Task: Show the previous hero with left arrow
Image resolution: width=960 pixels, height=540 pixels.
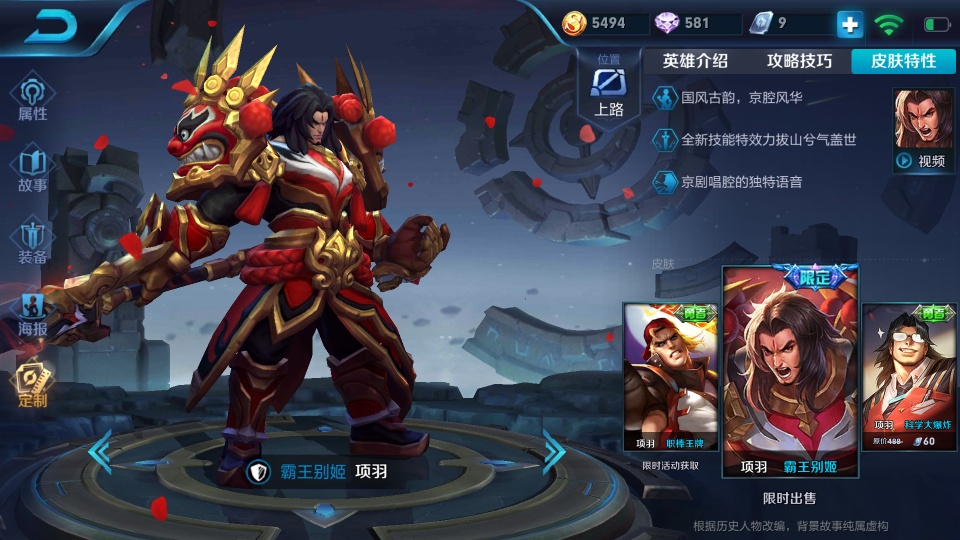Action: (x=100, y=453)
